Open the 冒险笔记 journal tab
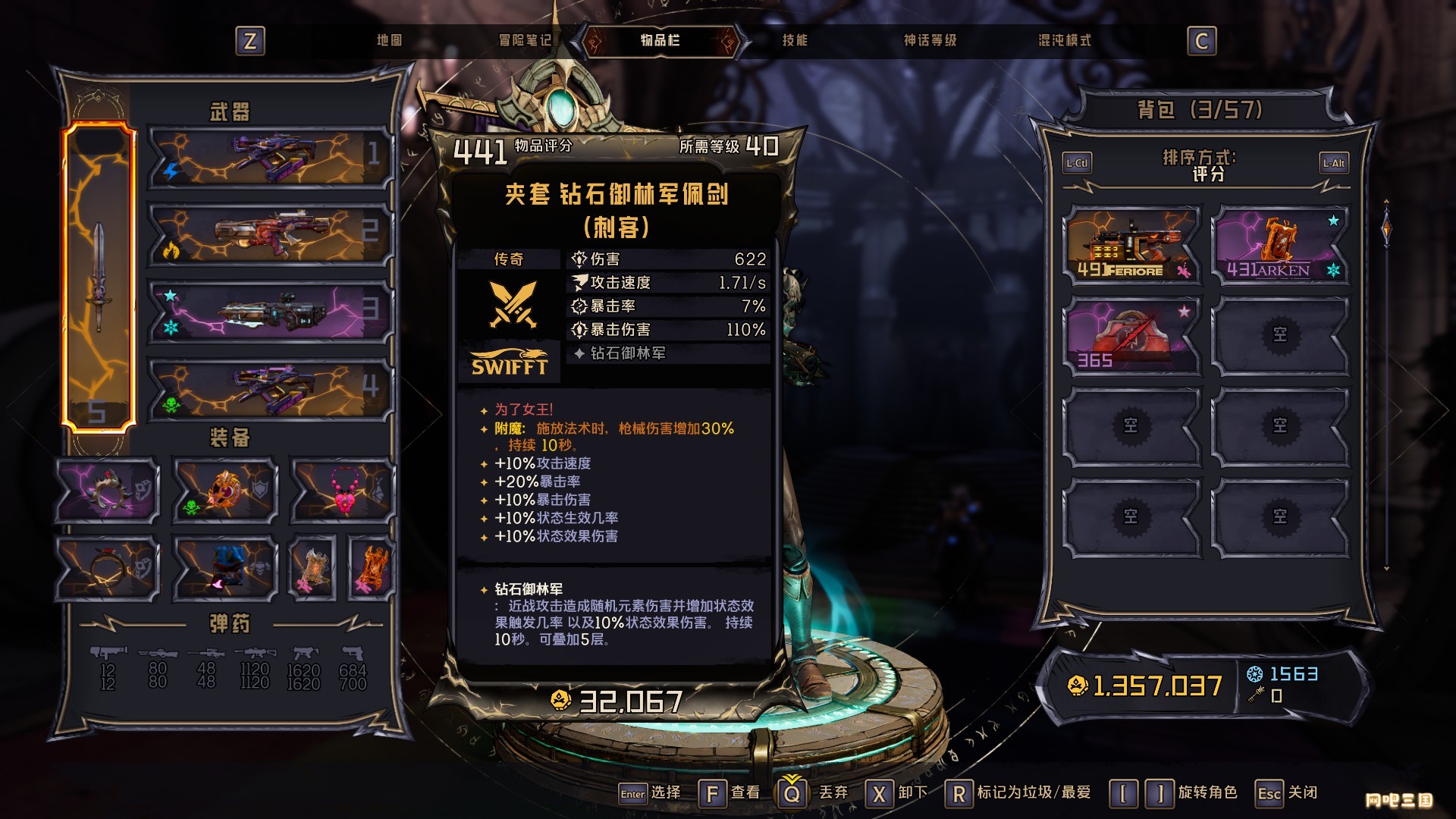 525,40
